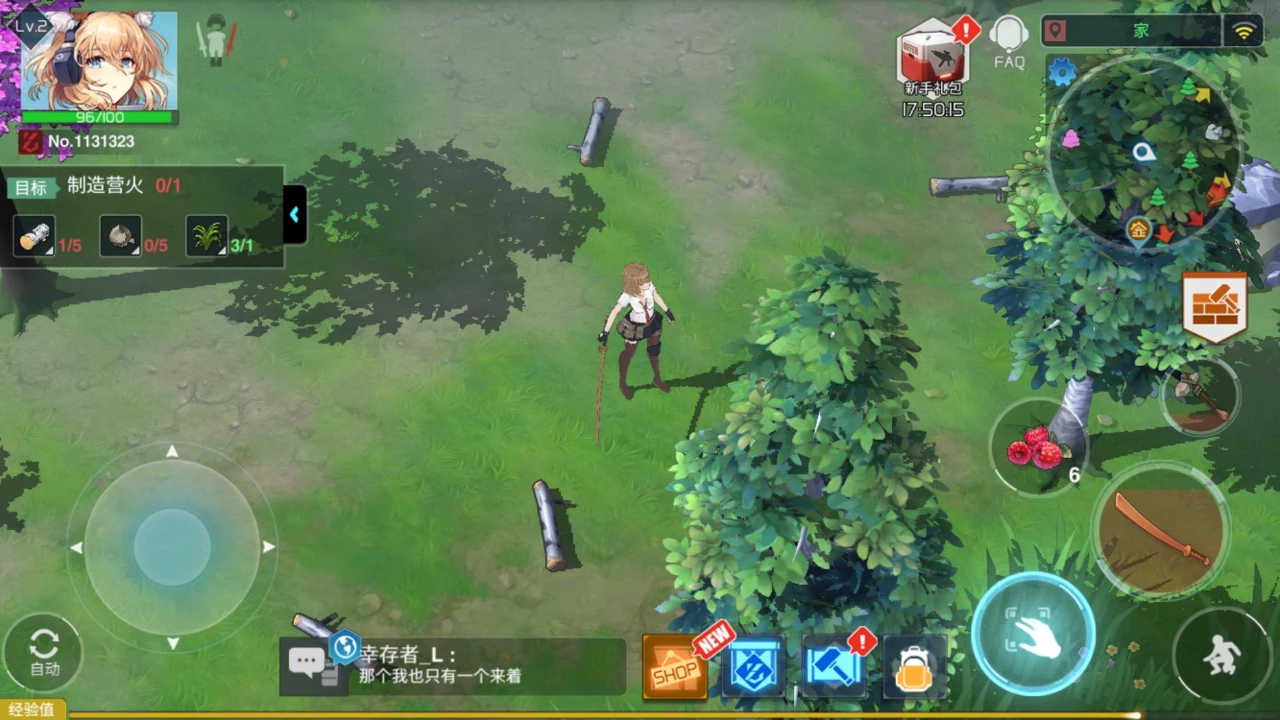This screenshot has width=1280, height=720.
Task: Open the circular minimap
Action: click(1146, 152)
